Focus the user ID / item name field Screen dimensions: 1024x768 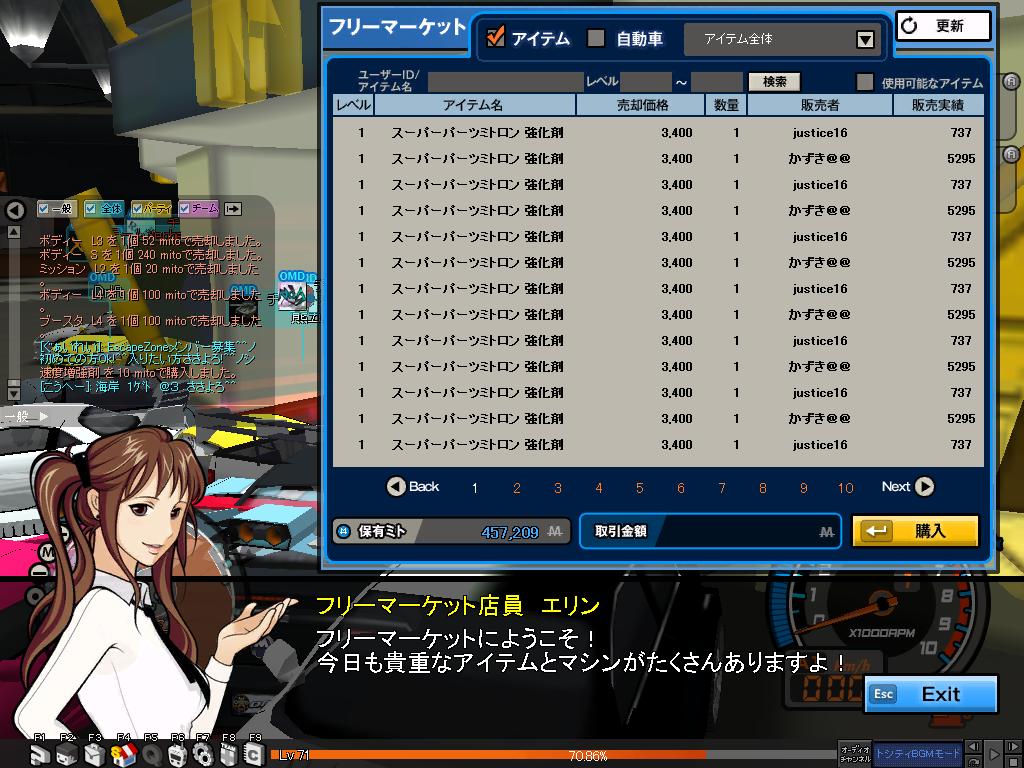(505, 82)
